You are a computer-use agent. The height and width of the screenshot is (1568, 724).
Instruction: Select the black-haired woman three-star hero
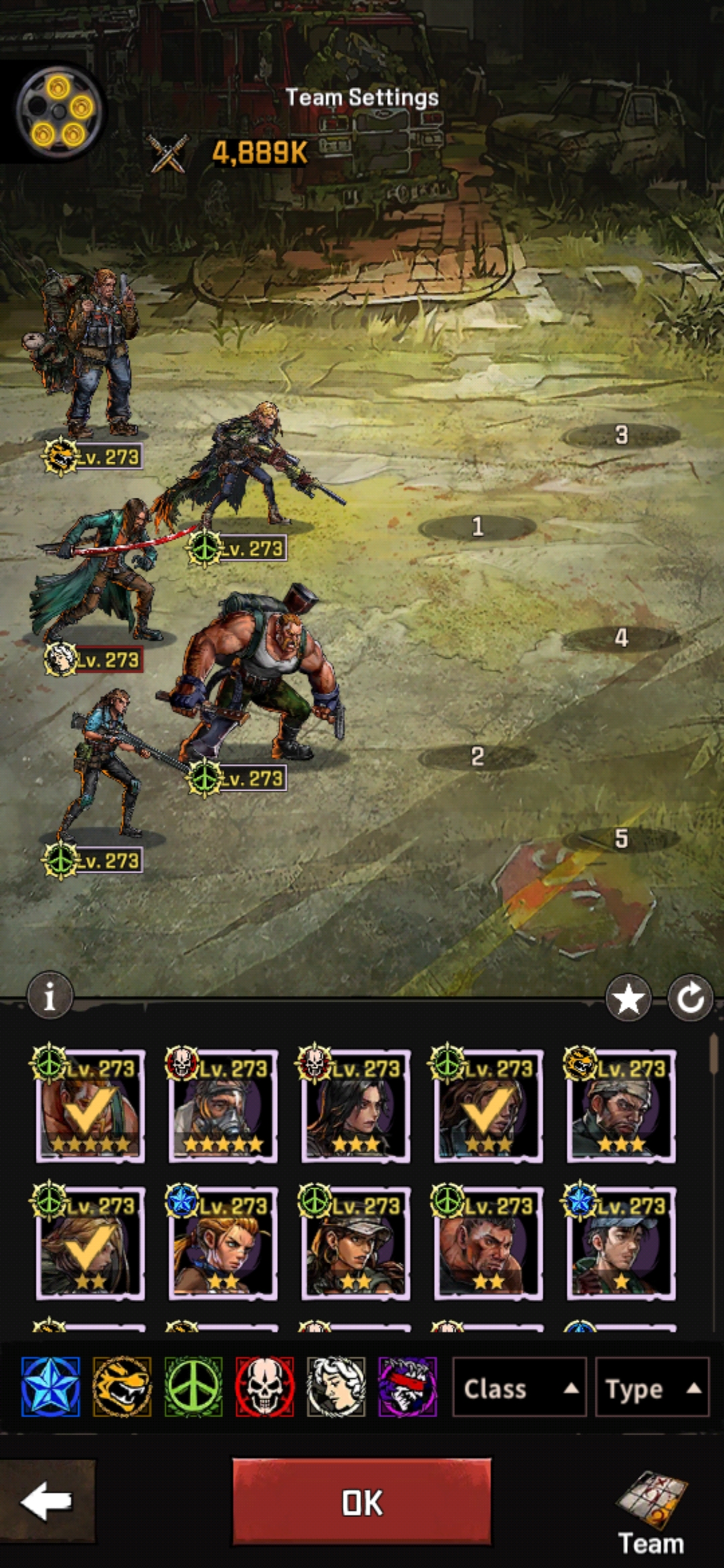coord(355,1106)
